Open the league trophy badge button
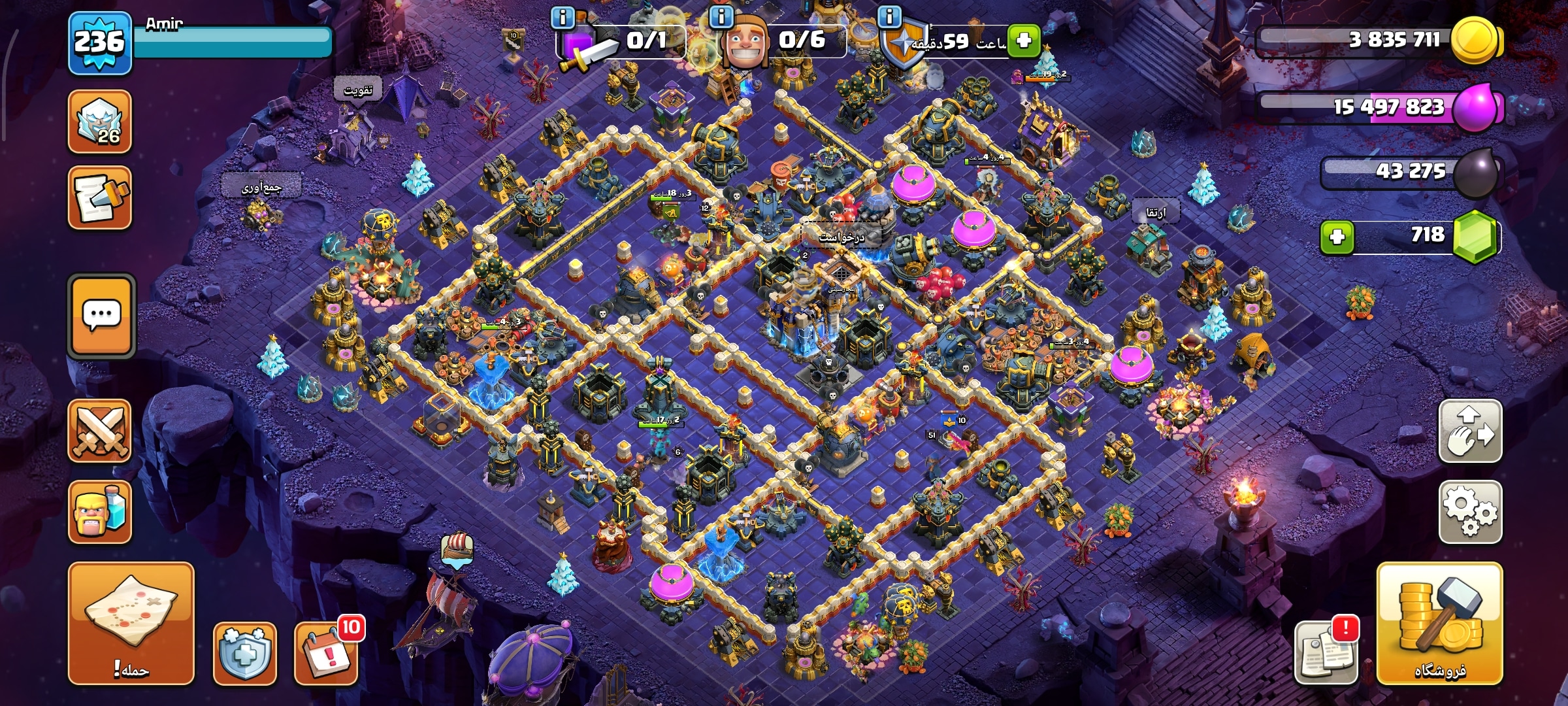 100,122
